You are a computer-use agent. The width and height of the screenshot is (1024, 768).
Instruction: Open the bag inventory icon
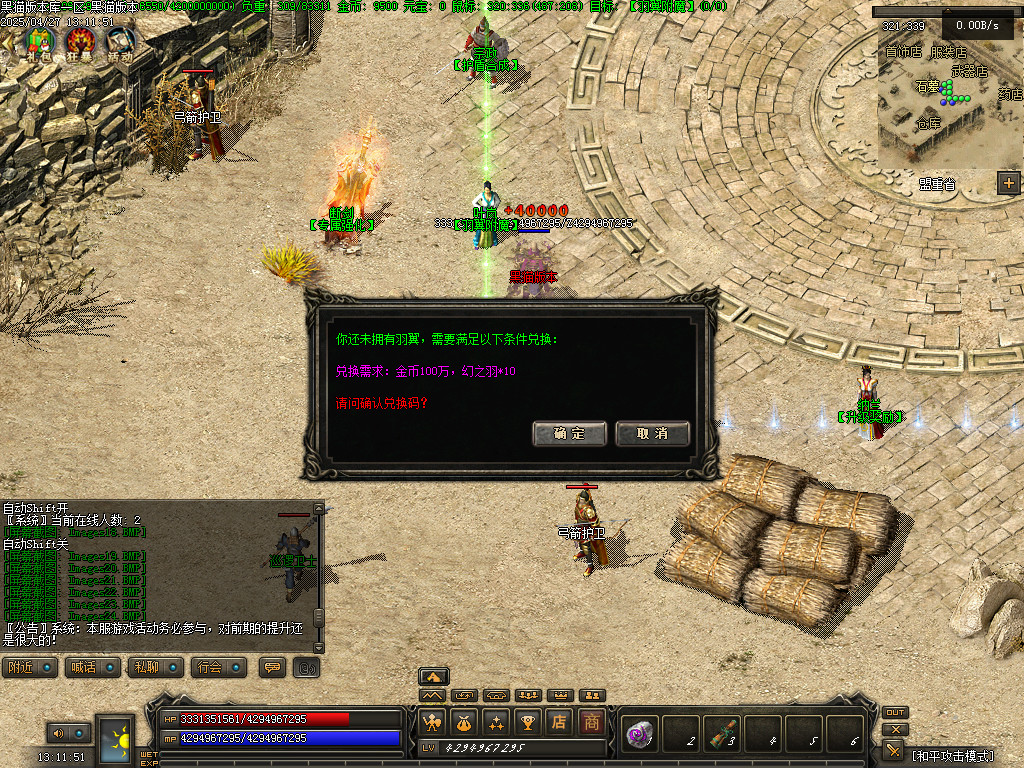[x=464, y=721]
